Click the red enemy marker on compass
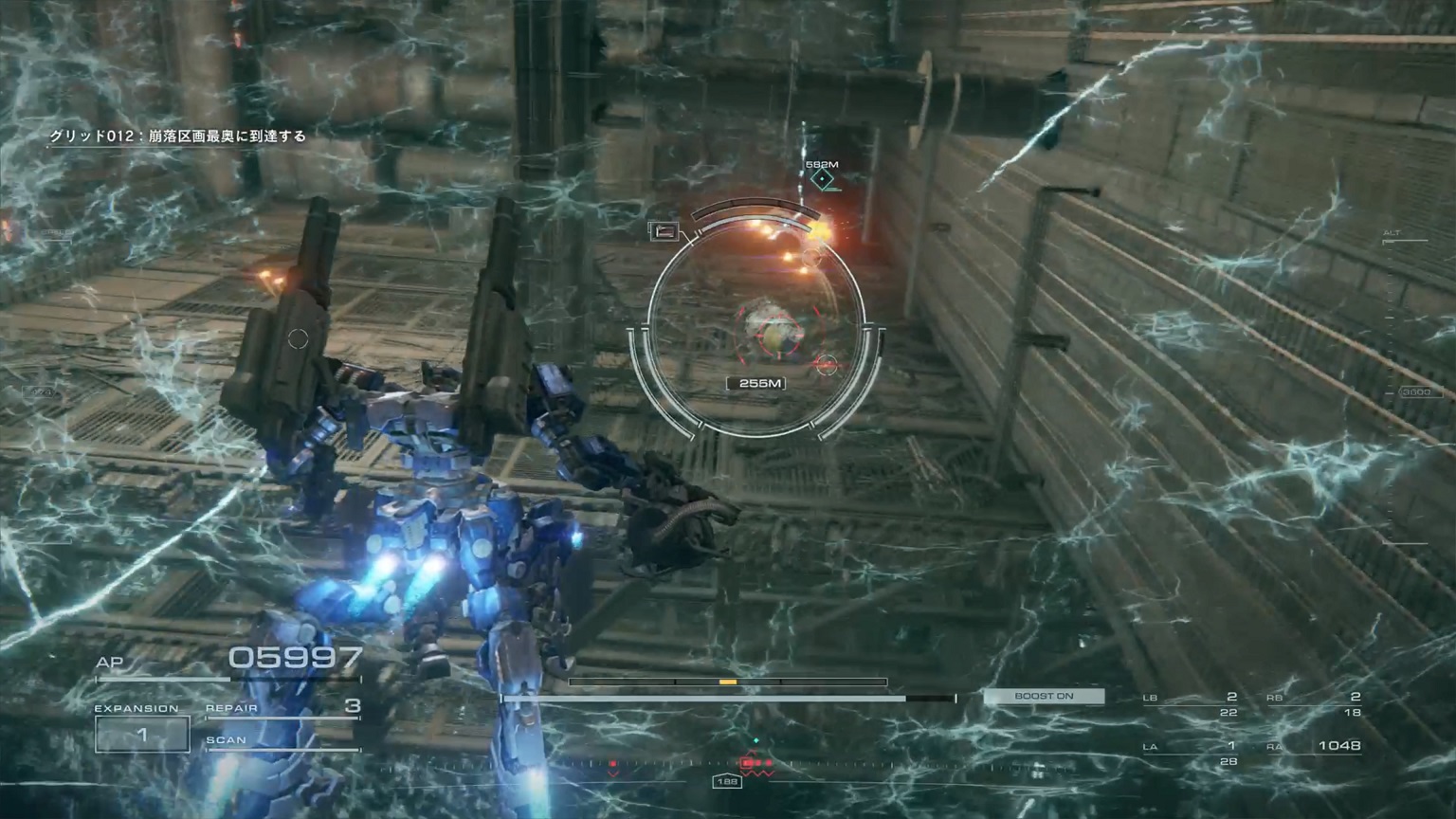The width and height of the screenshot is (1456, 819). (755, 762)
